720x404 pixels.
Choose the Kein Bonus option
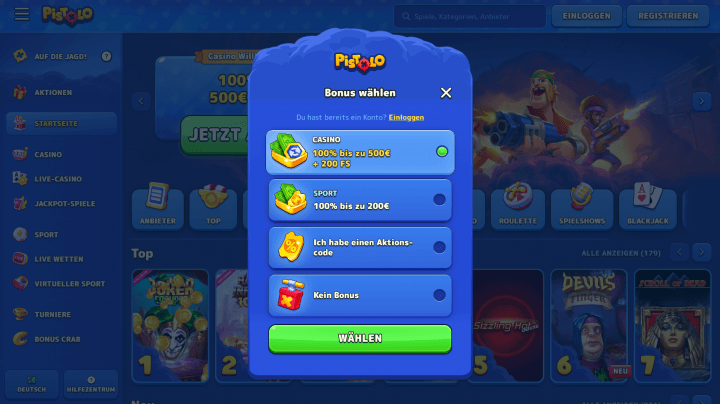[360, 295]
